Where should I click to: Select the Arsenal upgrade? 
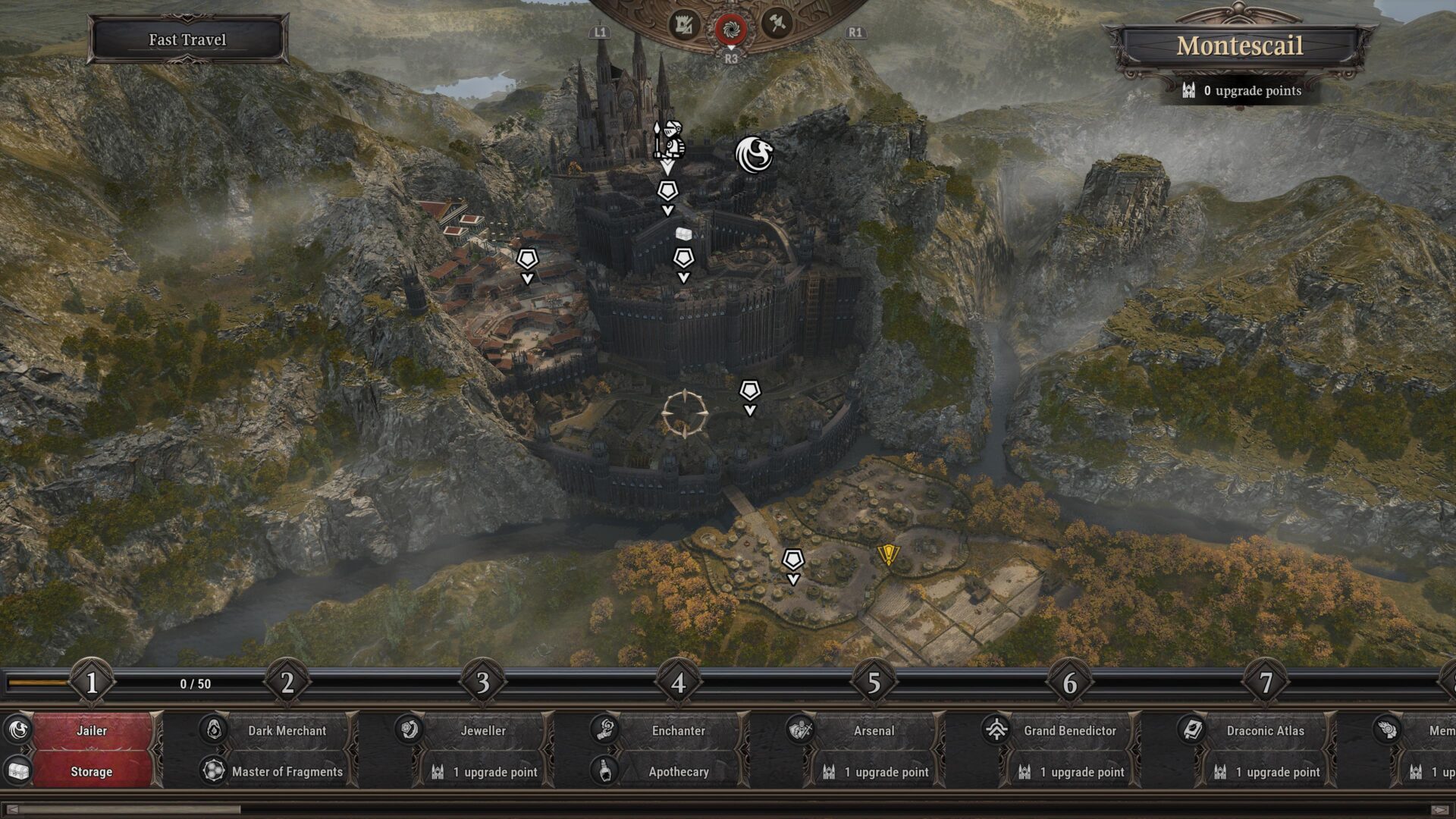874,730
